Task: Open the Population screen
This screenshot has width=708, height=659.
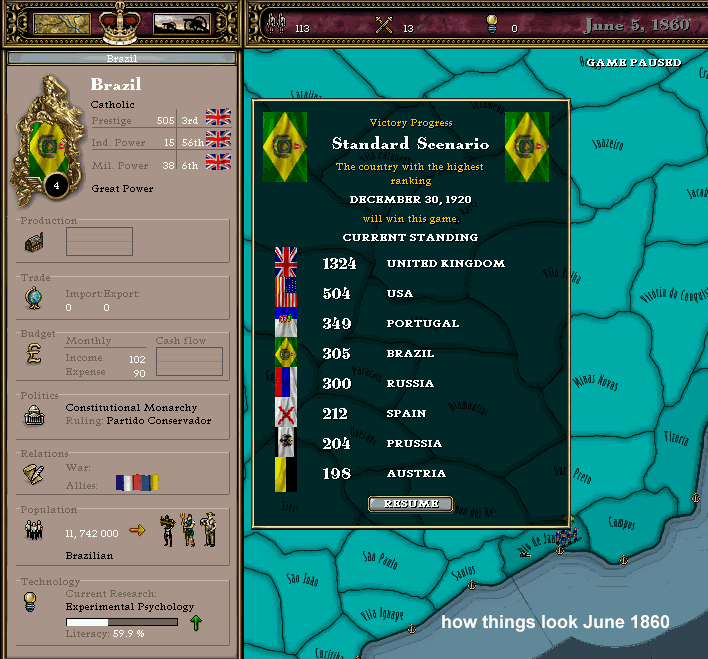Action: (x=34, y=531)
